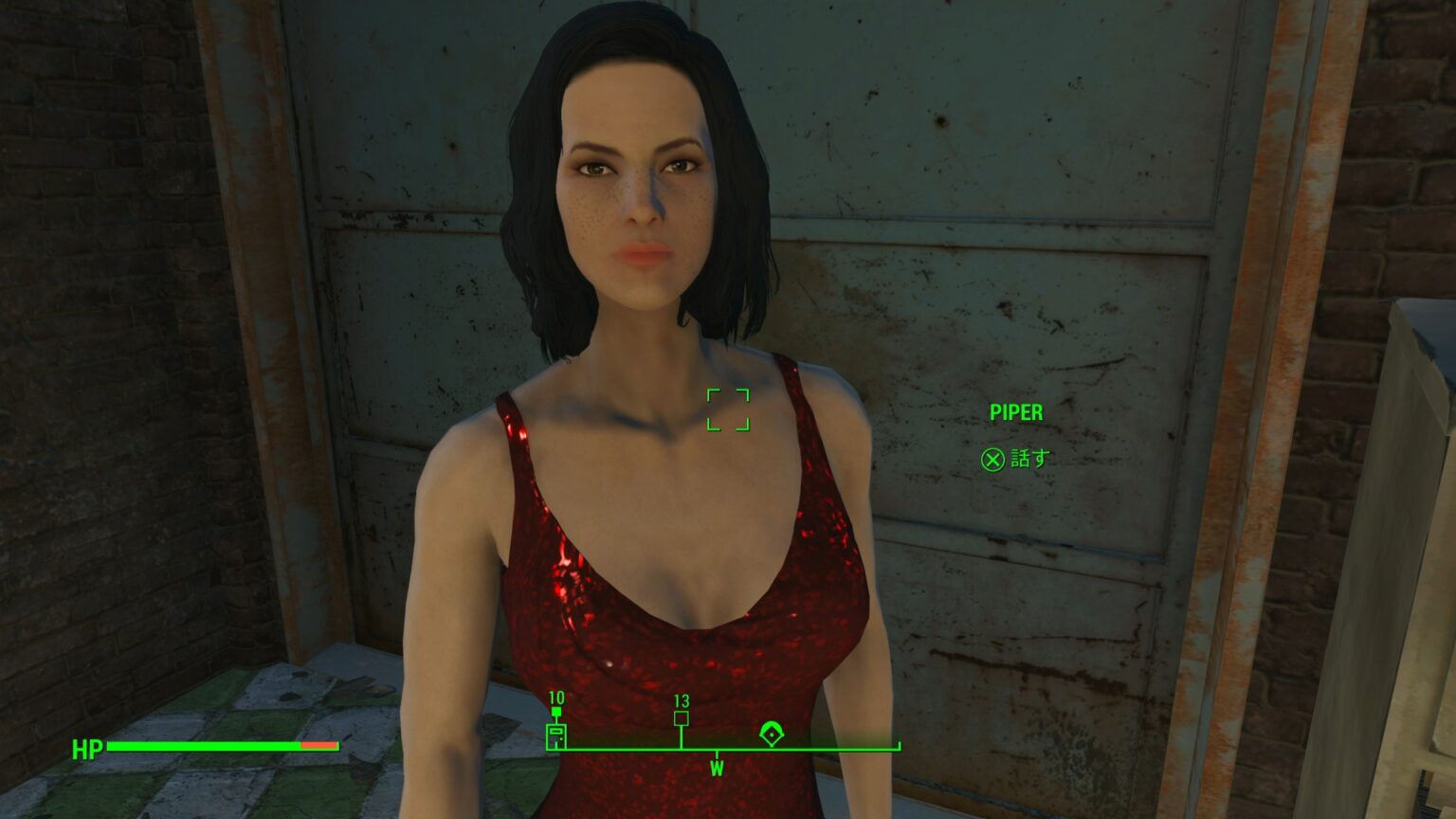Select the number 10 text above its marker
1456x819 pixels.
(x=555, y=698)
